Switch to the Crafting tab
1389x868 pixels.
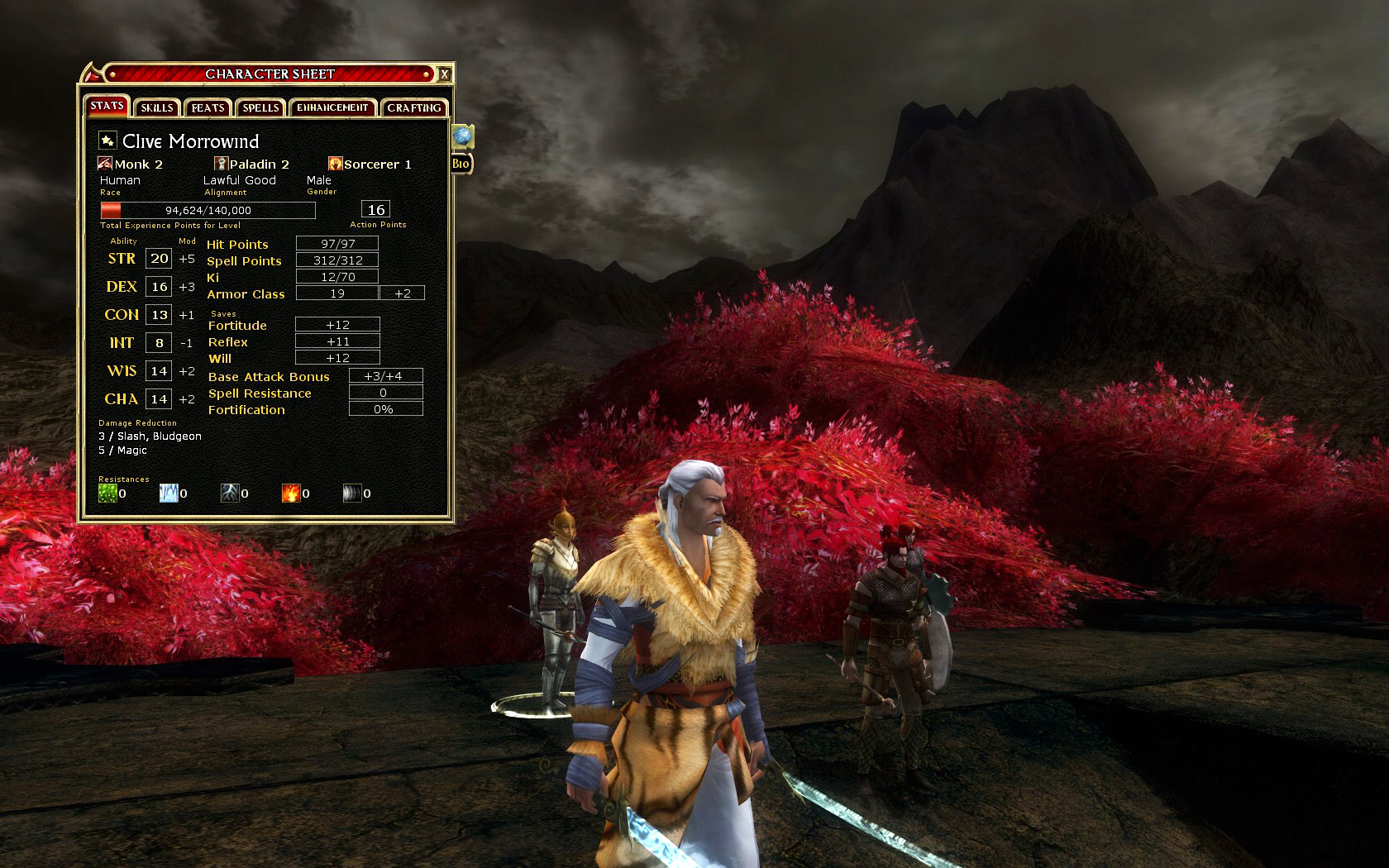413,107
